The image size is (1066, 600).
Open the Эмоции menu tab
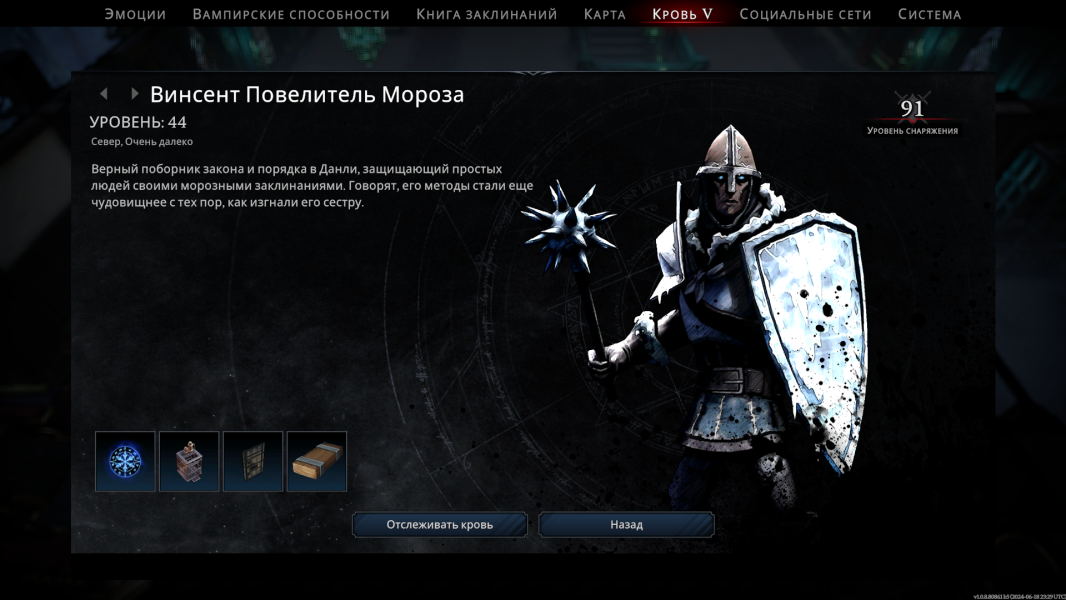point(135,14)
